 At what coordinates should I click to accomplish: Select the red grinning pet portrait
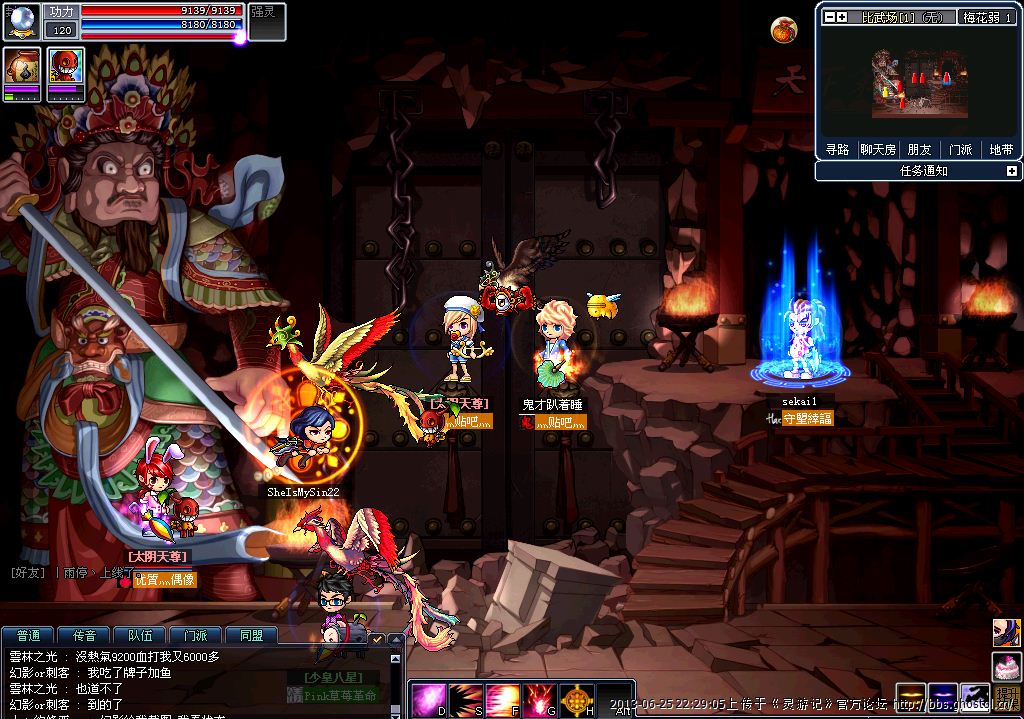click(x=66, y=67)
